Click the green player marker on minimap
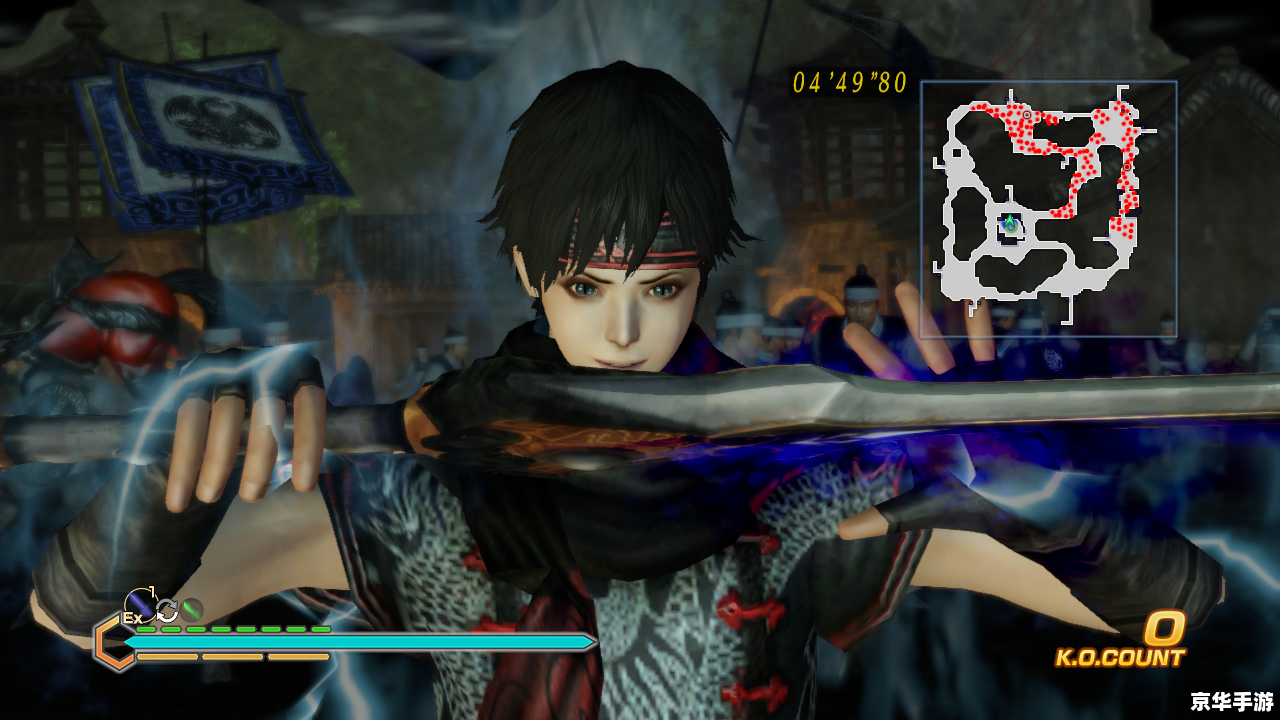Viewport: 1280px width, 720px height. click(x=1010, y=225)
